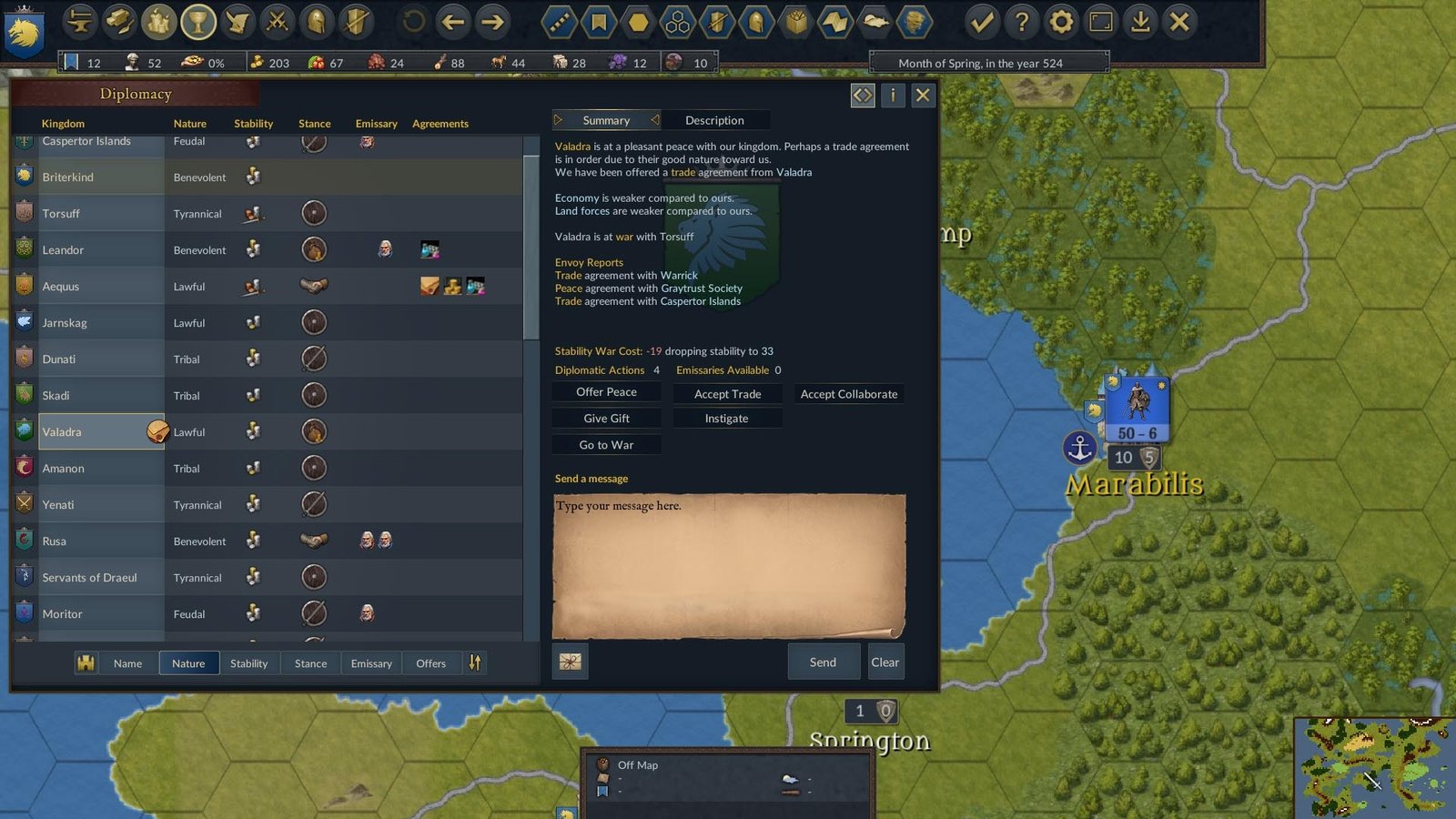Viewport: 1456px width, 819px height.
Task: Sort the list by Offers
Action: (430, 663)
